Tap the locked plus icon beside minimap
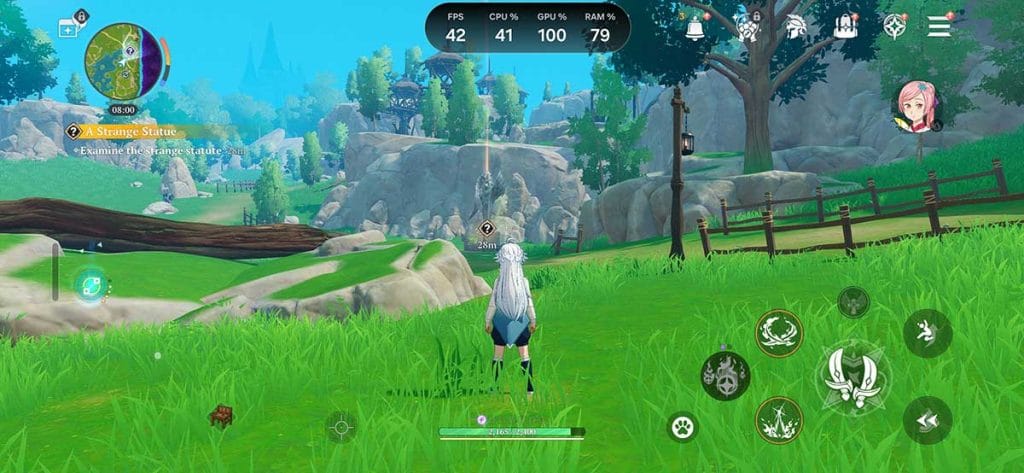This screenshot has width=1024, height=473. pyautogui.click(x=69, y=28)
